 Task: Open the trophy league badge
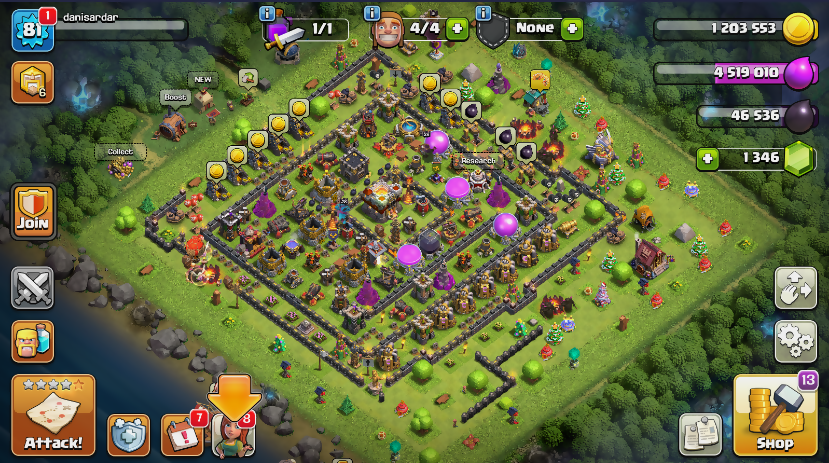pyautogui.click(x=32, y=83)
